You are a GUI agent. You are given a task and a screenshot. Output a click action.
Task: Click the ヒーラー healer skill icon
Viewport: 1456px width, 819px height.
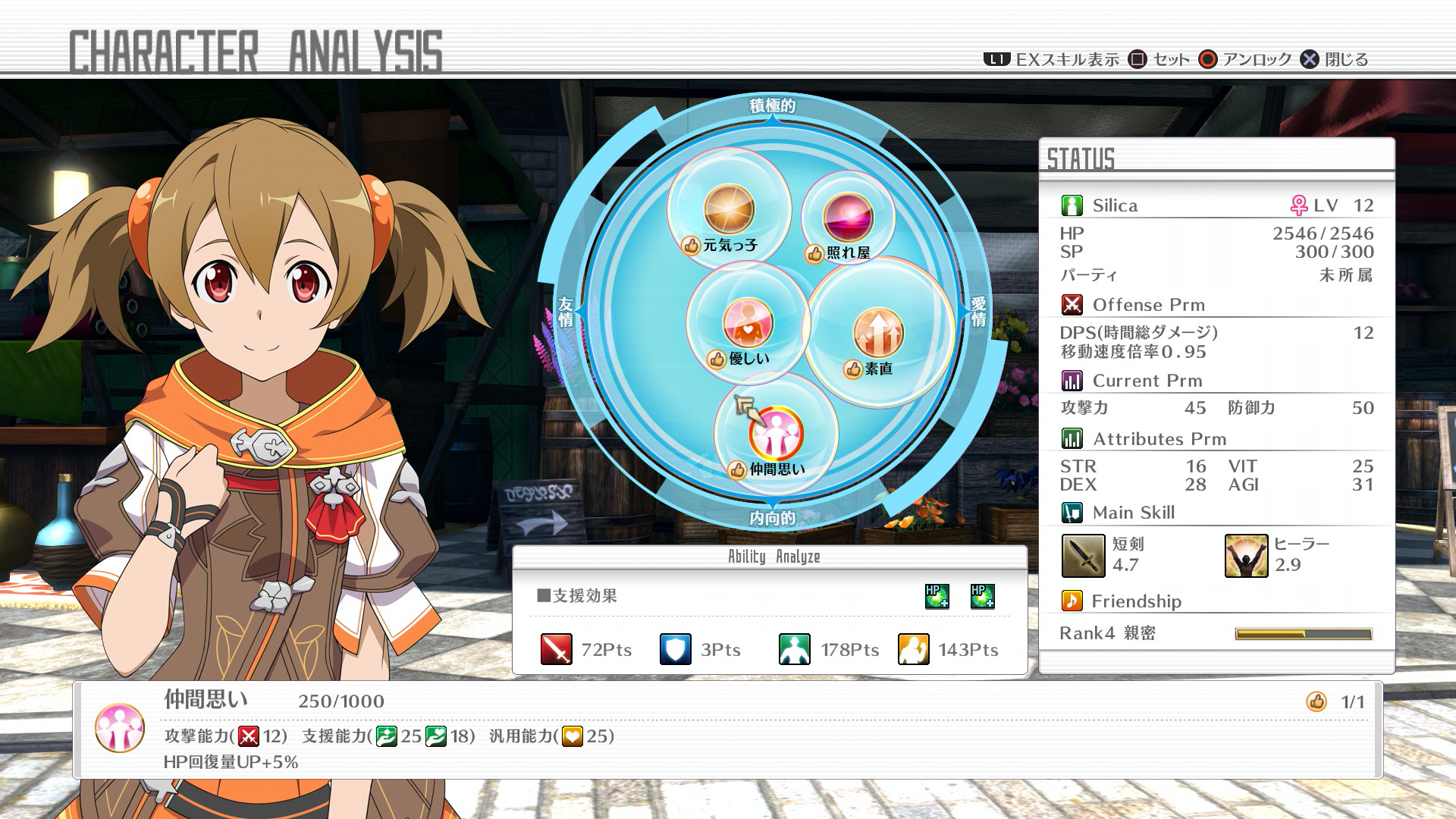(1247, 556)
